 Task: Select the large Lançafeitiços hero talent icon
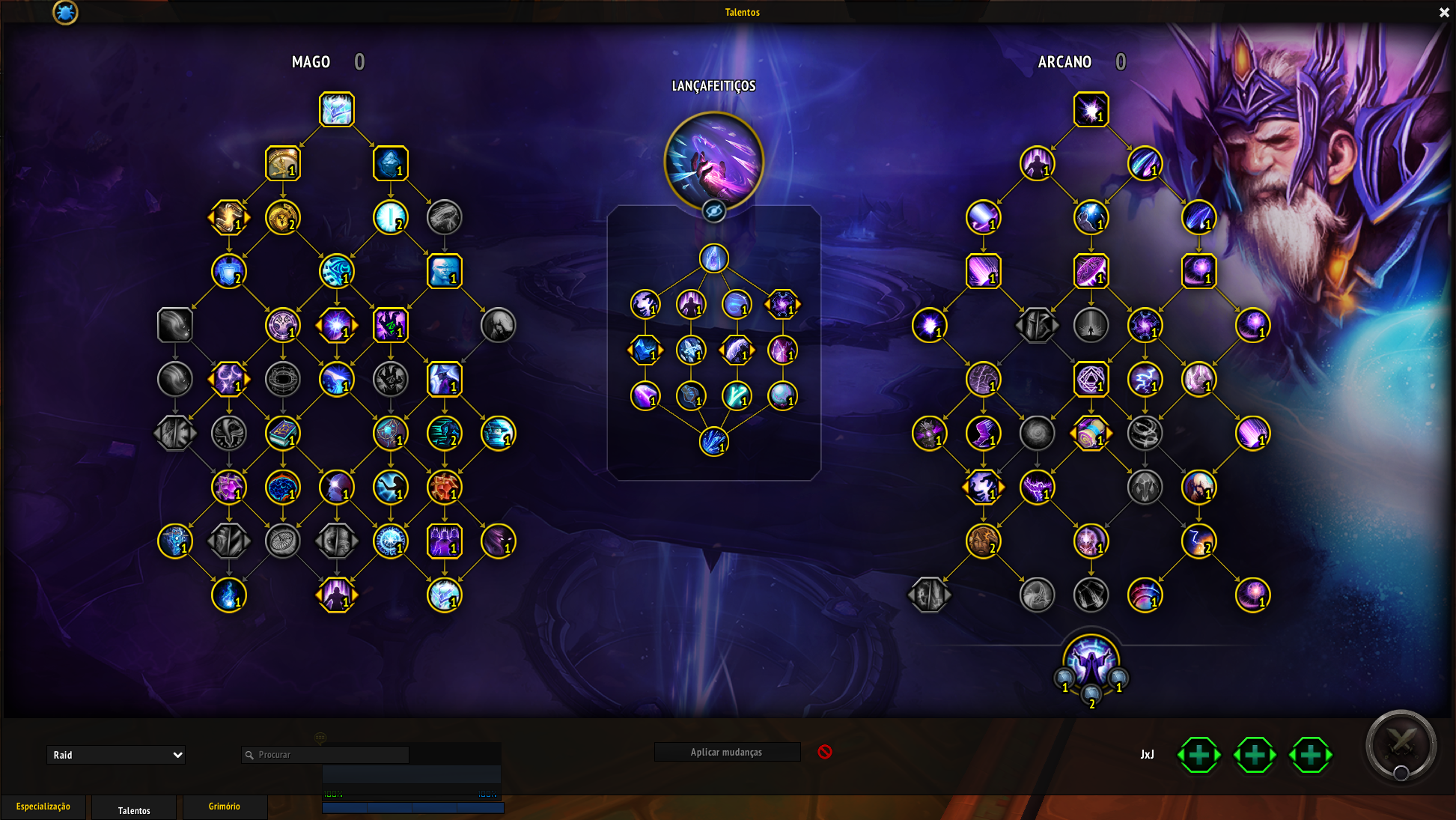714,160
